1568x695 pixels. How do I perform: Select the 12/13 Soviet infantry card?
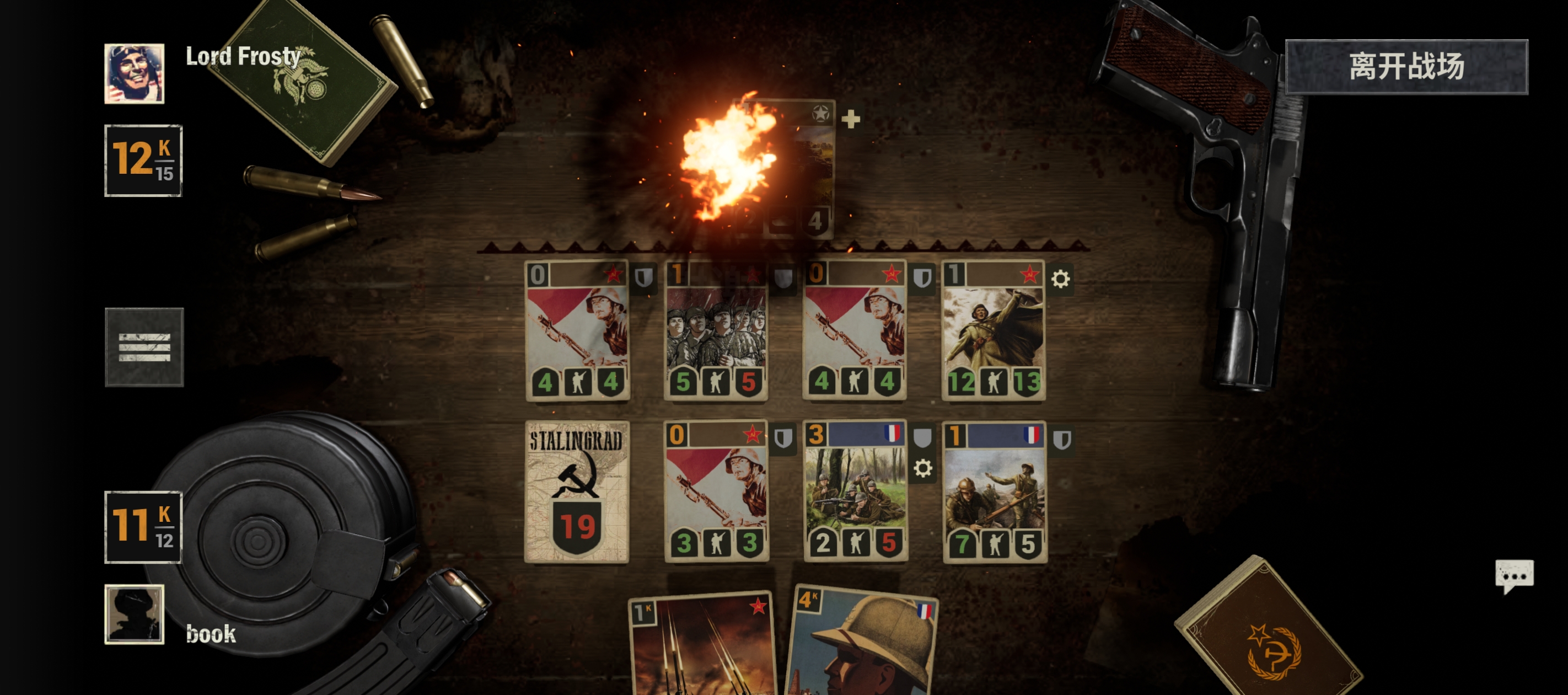(x=994, y=331)
